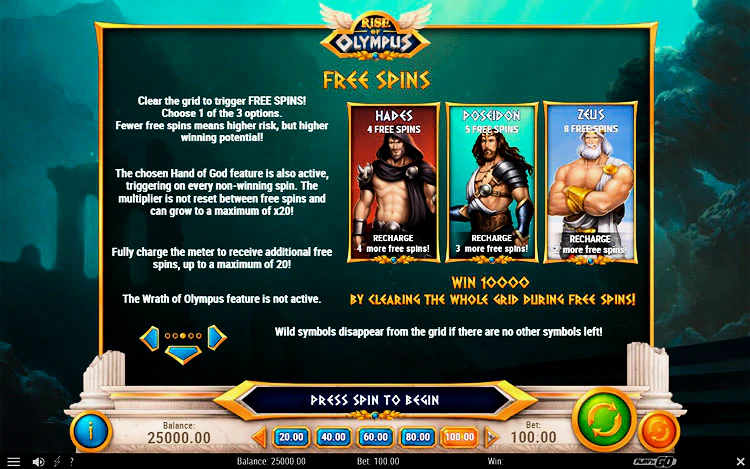Pick the 80.00 bet option
Screen dimensions: 750x469
point(416,437)
